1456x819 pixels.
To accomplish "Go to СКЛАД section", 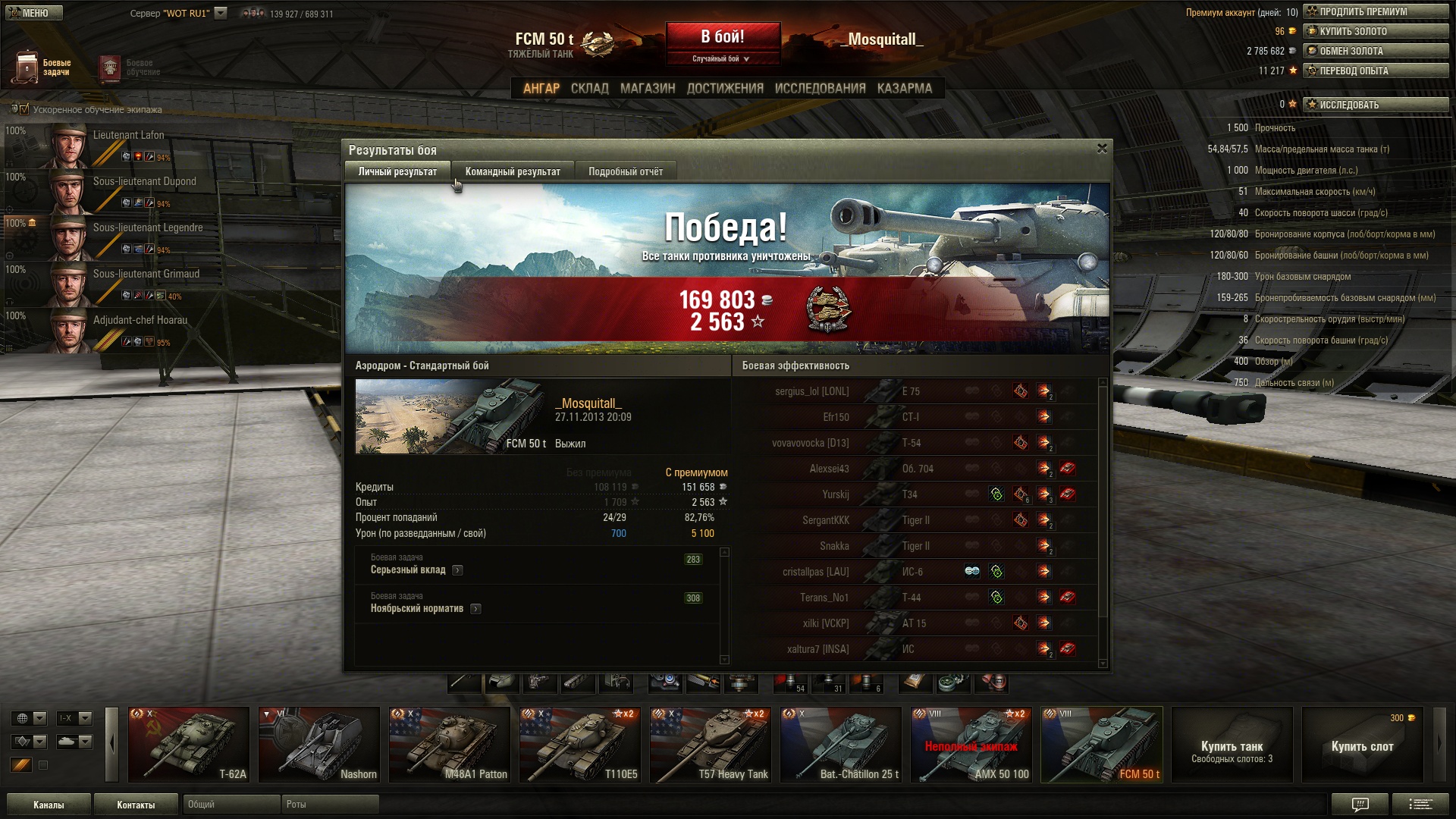I will pos(589,89).
